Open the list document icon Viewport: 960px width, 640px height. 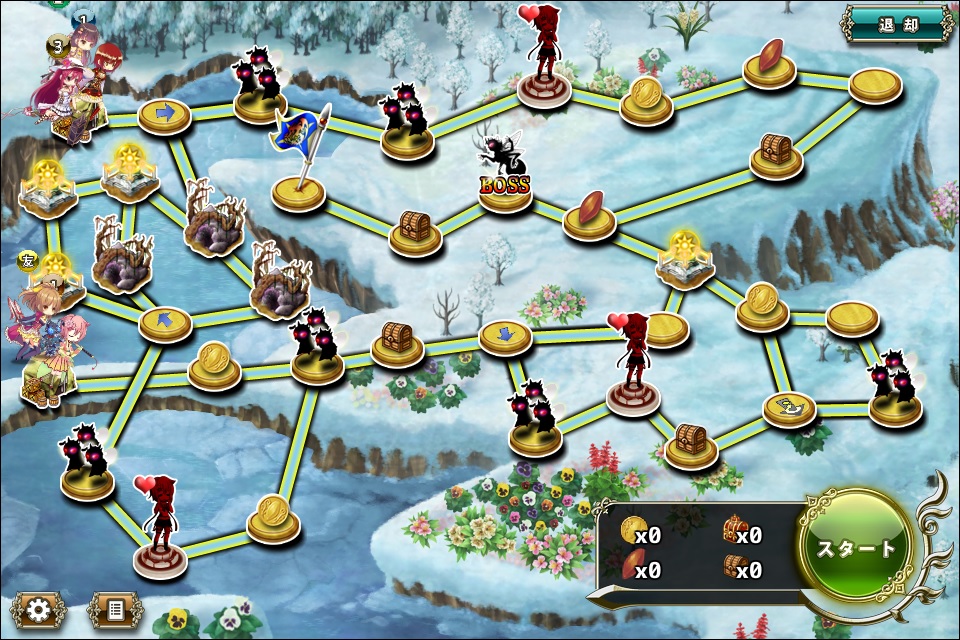click(x=115, y=609)
